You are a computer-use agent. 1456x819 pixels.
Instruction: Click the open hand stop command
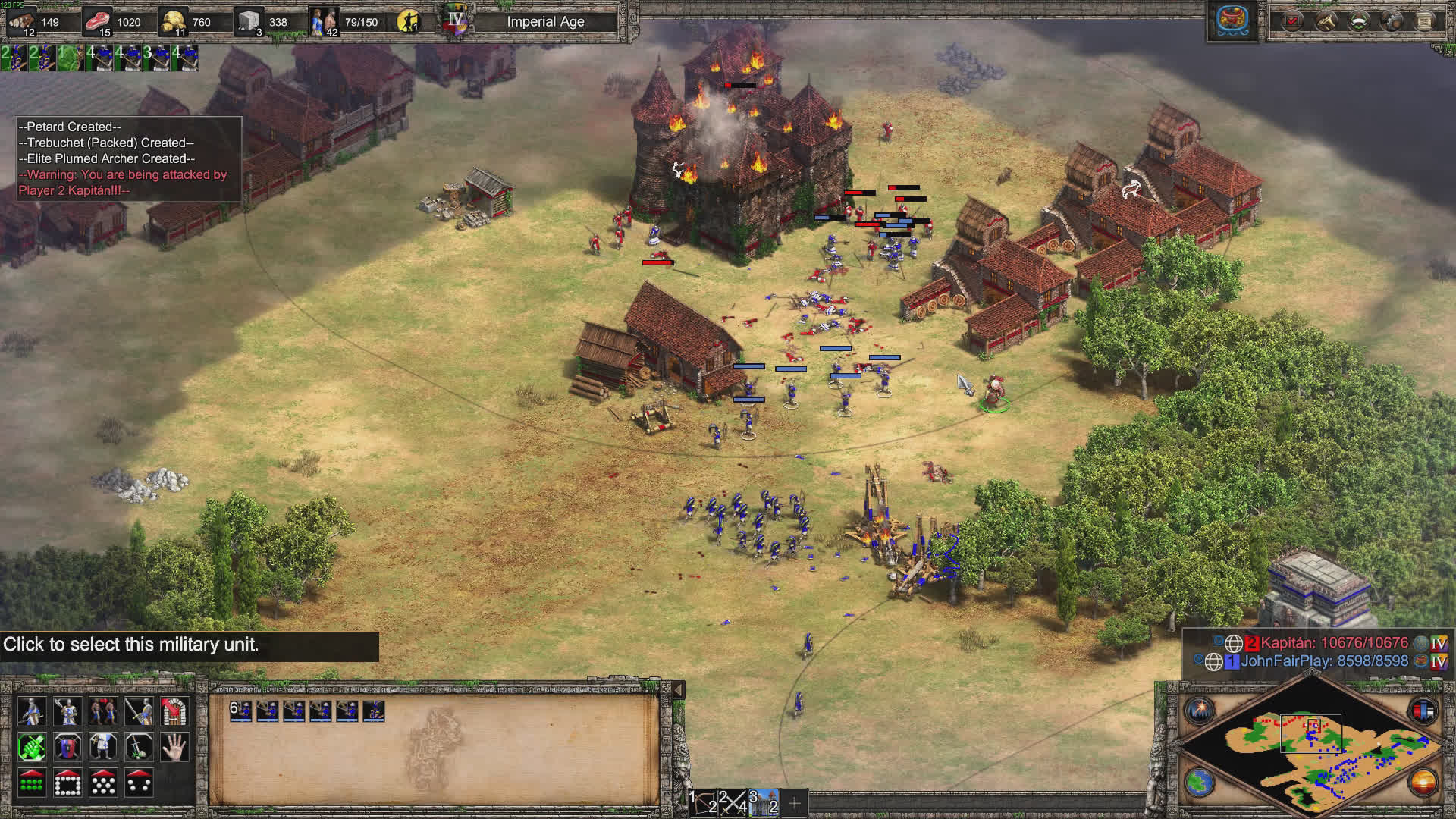point(174,748)
